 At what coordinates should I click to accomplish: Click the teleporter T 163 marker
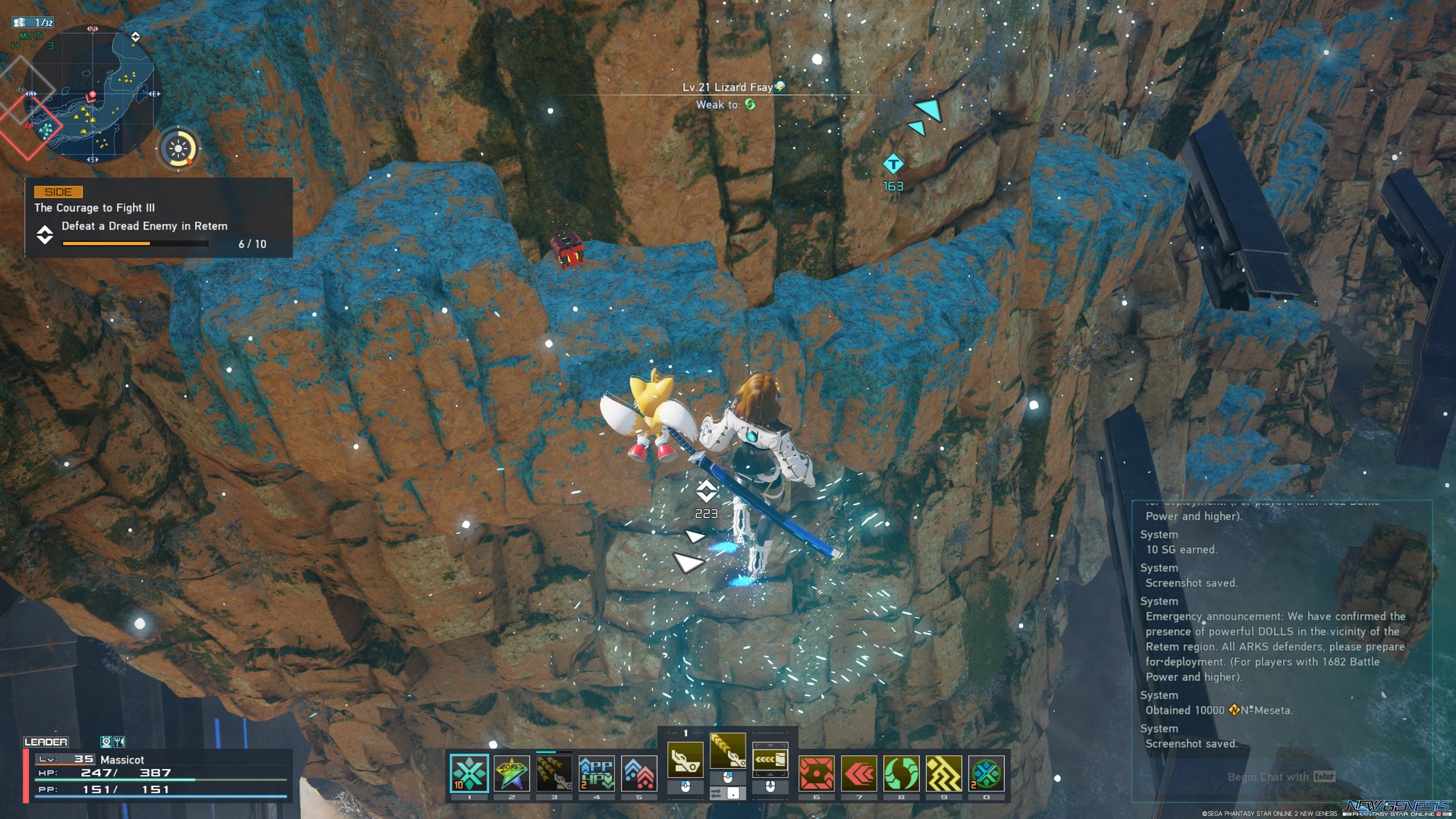click(x=892, y=162)
